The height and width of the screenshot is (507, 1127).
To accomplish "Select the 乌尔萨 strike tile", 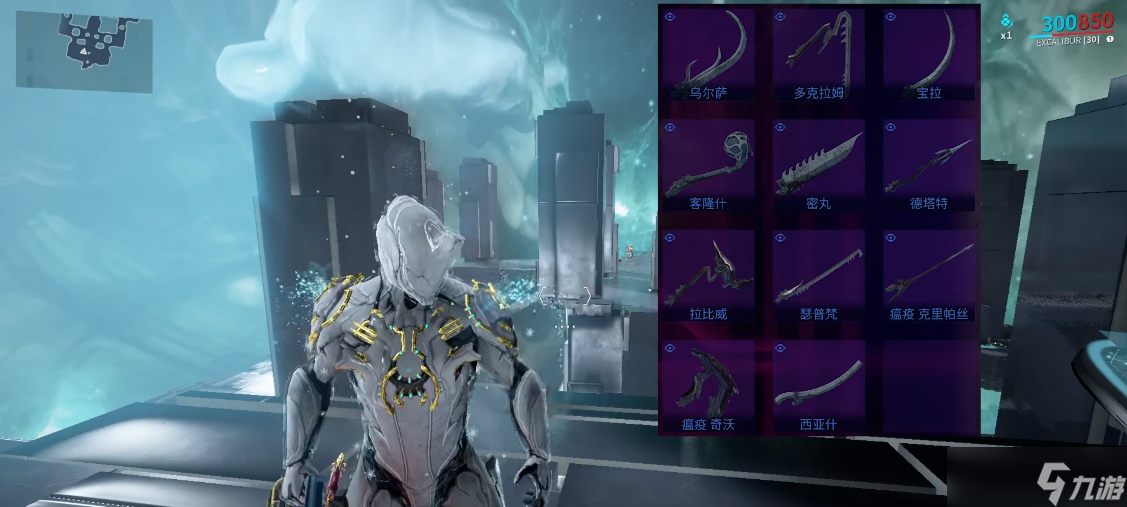I will [x=708, y=56].
